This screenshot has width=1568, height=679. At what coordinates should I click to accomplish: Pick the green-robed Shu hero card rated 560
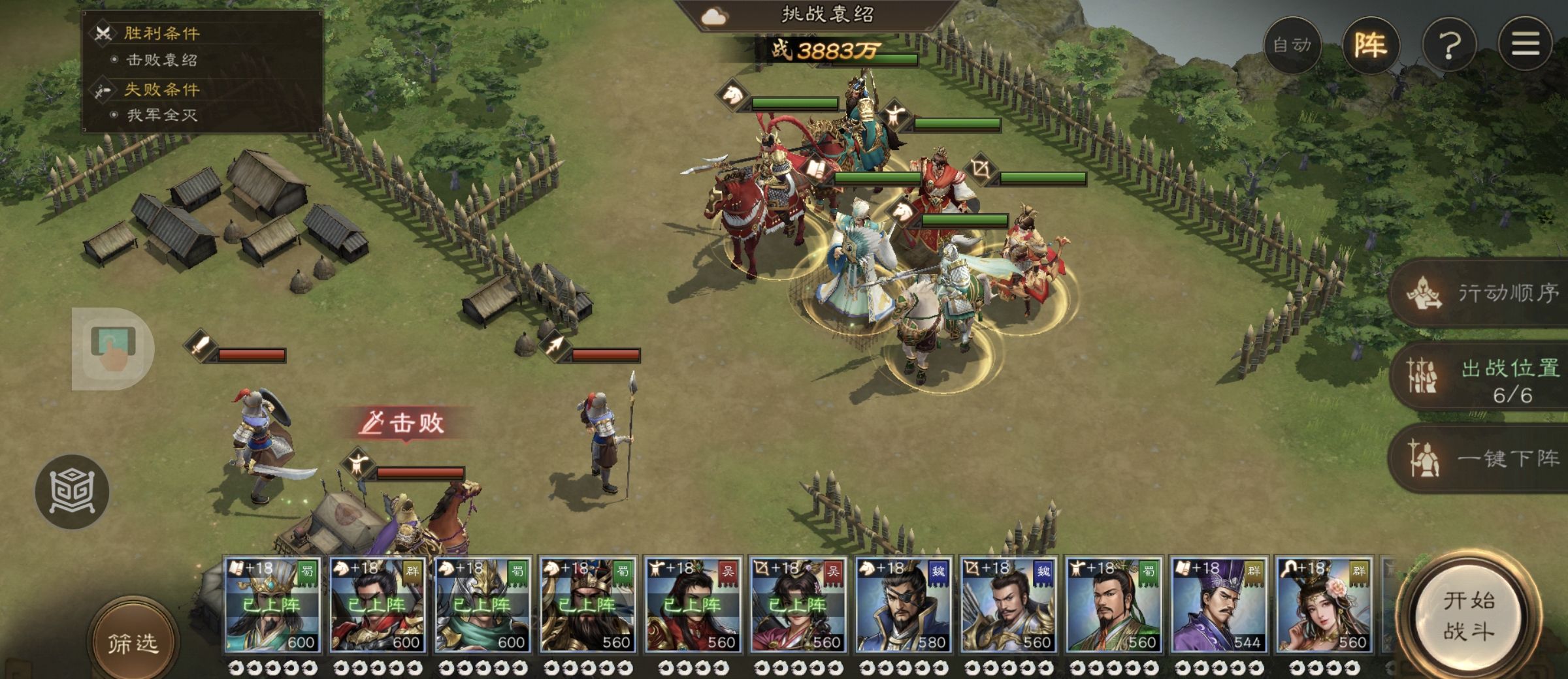pyautogui.click(x=1113, y=605)
